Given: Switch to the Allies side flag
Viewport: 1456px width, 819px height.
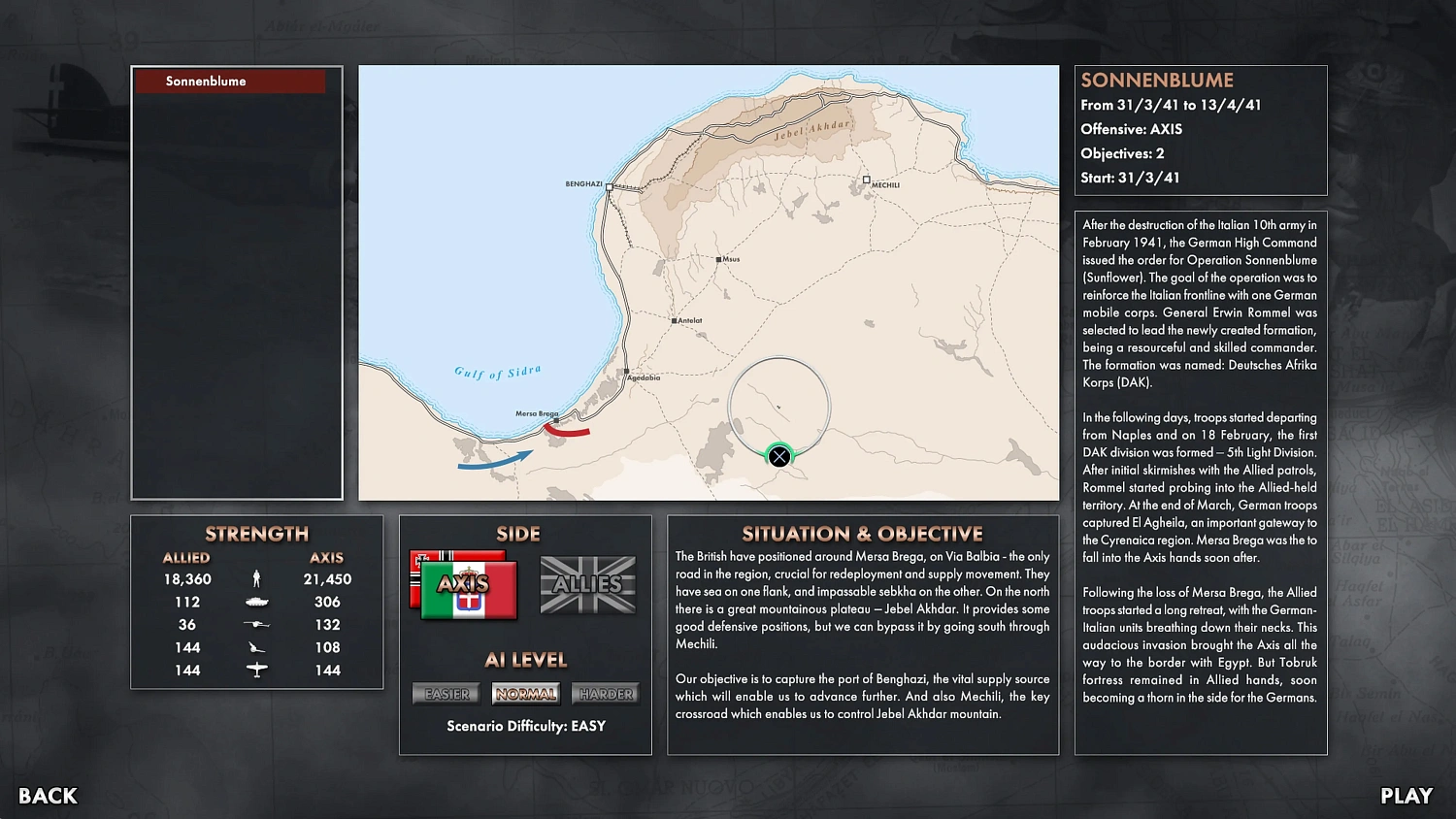Looking at the screenshot, I should click(588, 585).
